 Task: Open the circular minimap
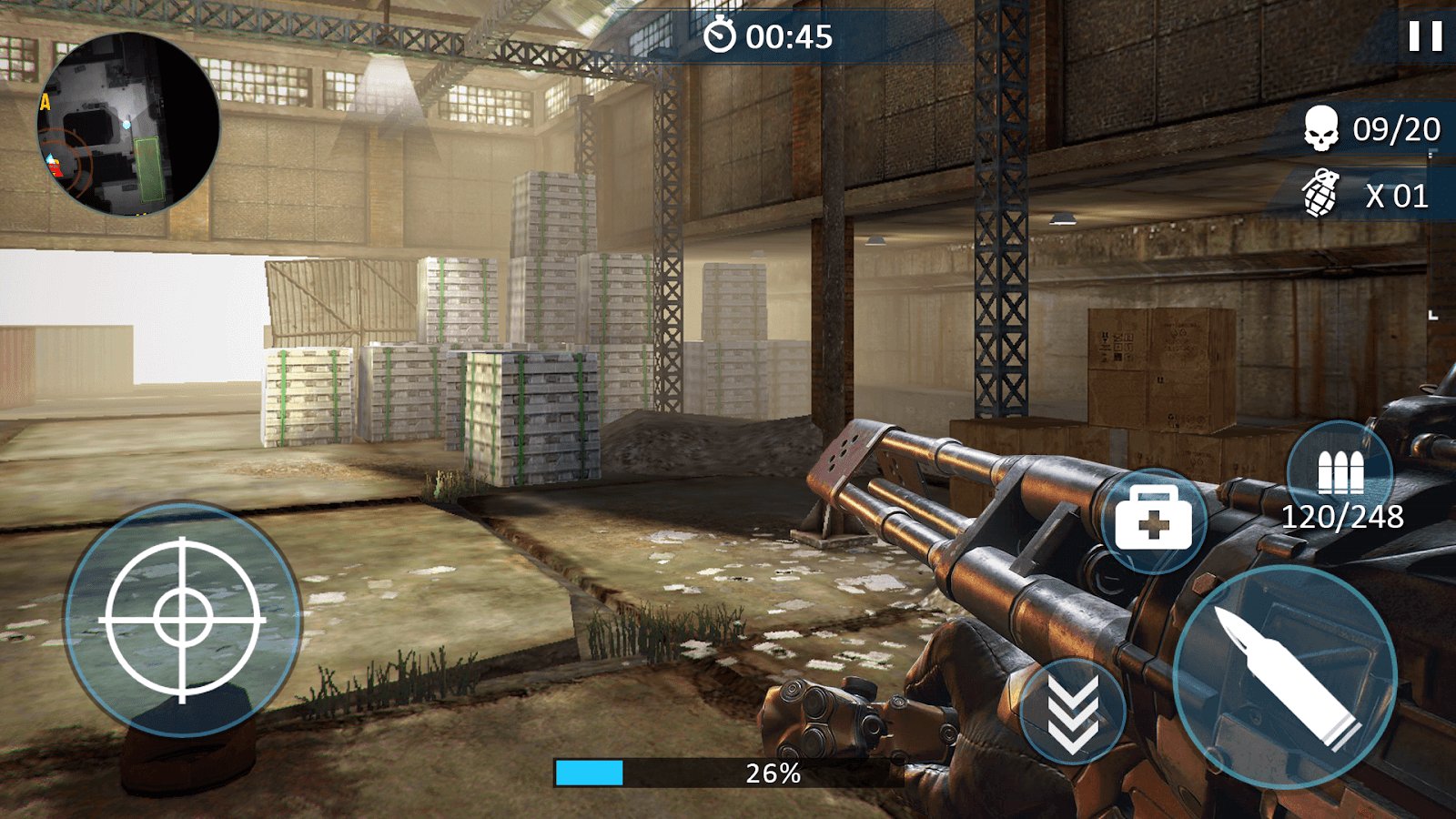click(128, 125)
